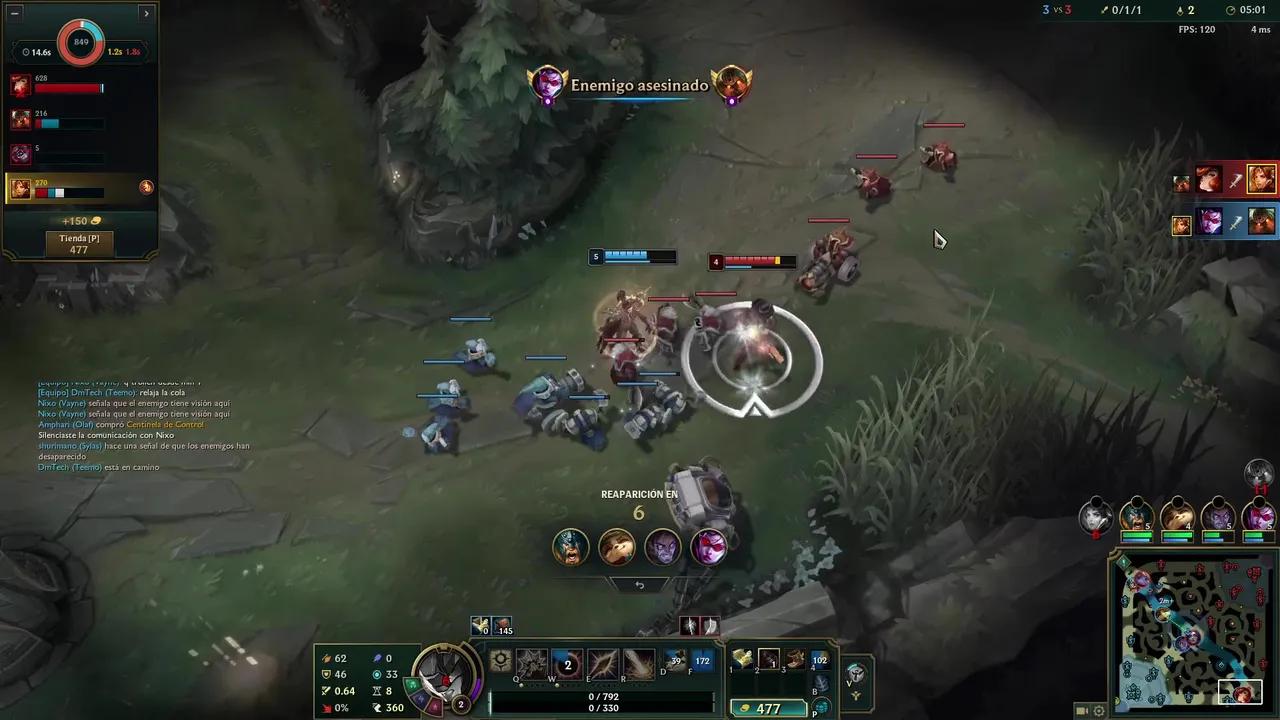Image resolution: width=1280 pixels, height=720 pixels.
Task: Expand the death recap panel via right arrow
Action: (x=146, y=13)
